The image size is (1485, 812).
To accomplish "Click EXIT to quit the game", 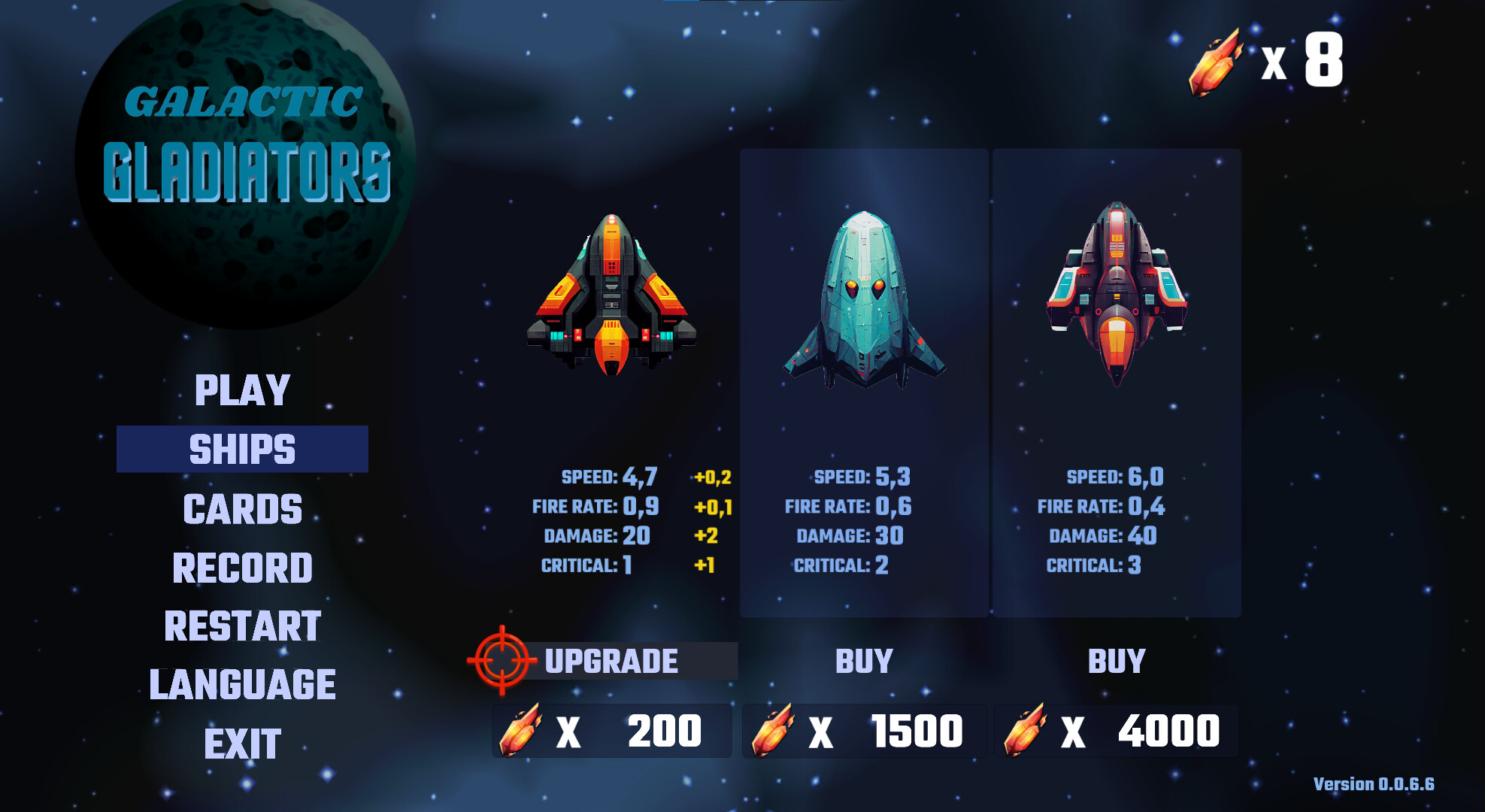I will click(242, 741).
